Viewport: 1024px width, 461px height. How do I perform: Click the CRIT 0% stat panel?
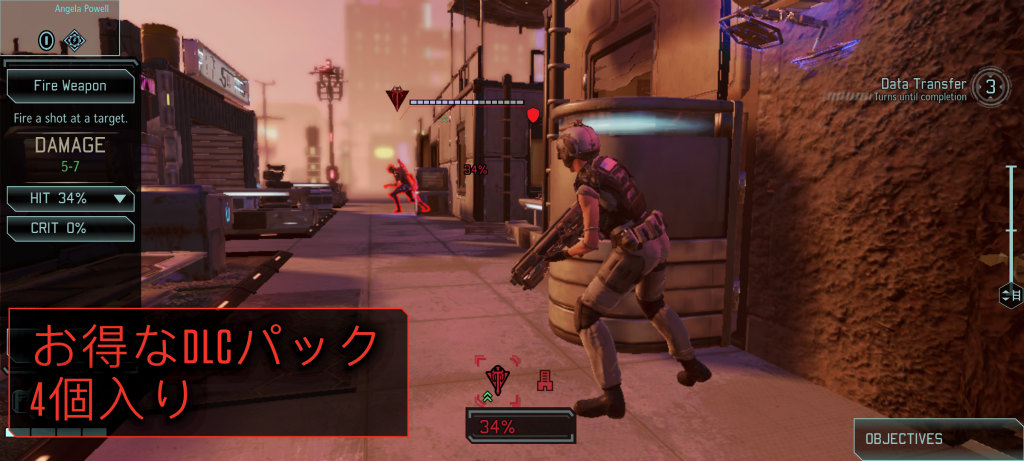pyautogui.click(x=70, y=228)
